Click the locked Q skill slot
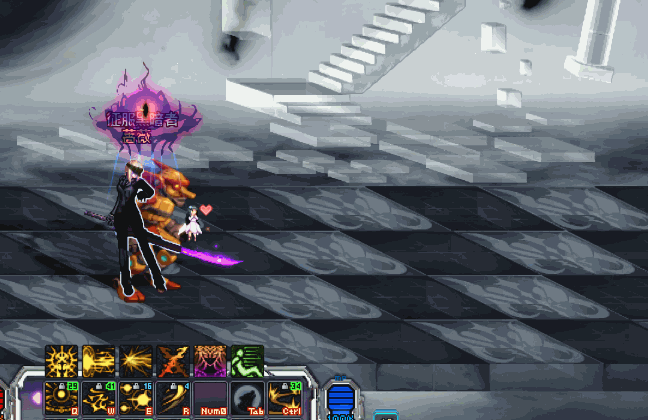The height and width of the screenshot is (420, 648). coord(61,397)
